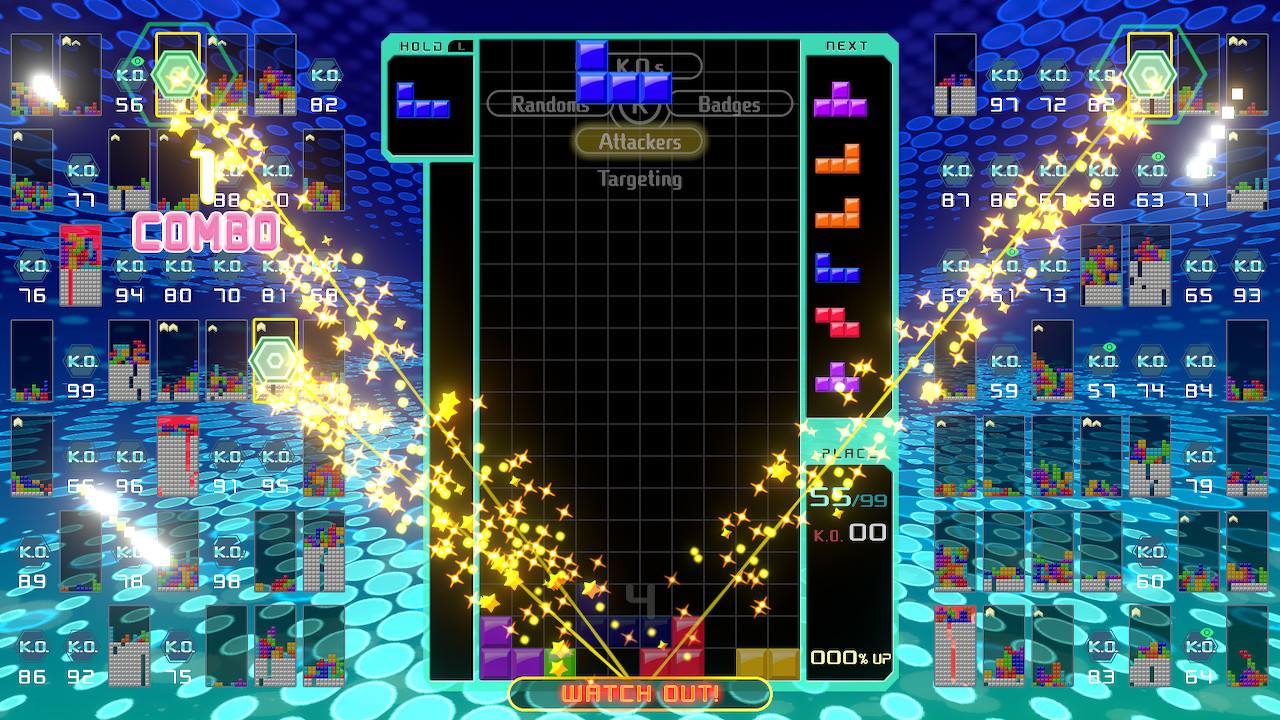This screenshot has height=720, width=1280.
Task: Select the red Z piece in the Next queue
Action: (x=836, y=322)
